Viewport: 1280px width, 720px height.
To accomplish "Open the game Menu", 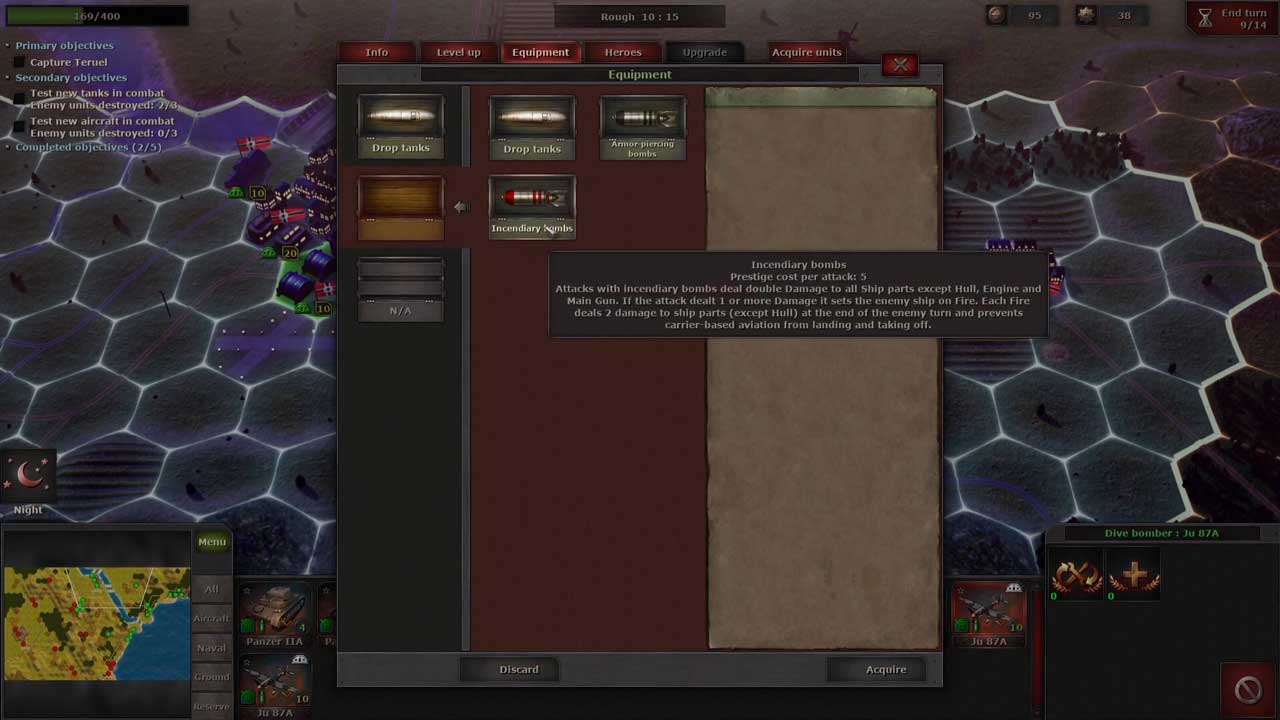I will [x=212, y=542].
